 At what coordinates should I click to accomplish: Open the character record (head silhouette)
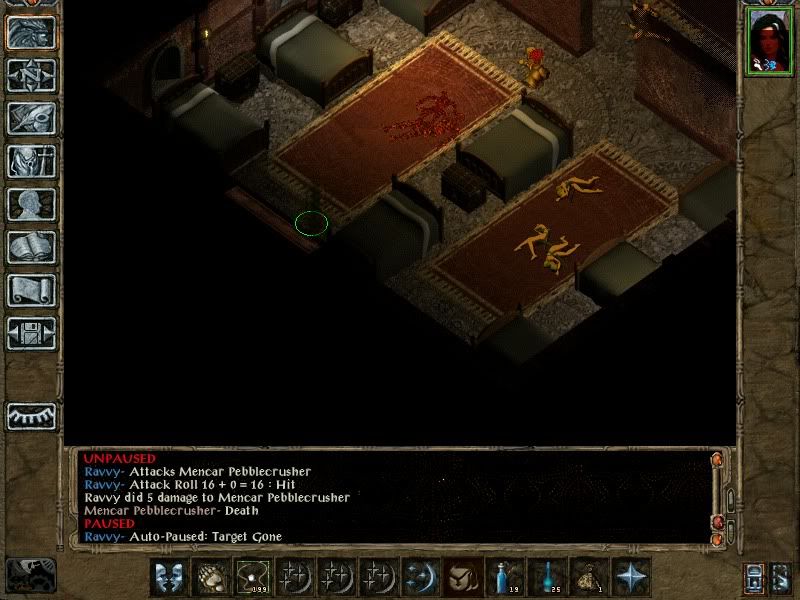click(31, 204)
